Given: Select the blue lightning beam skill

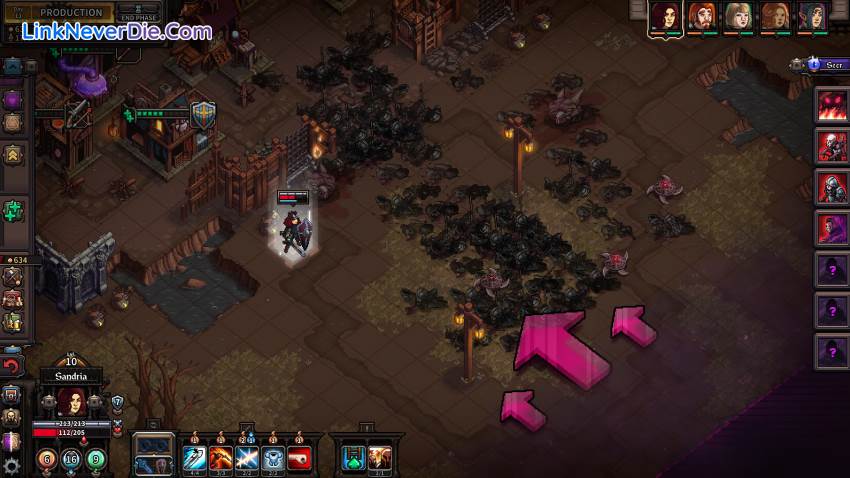Looking at the screenshot, I should (247, 459).
